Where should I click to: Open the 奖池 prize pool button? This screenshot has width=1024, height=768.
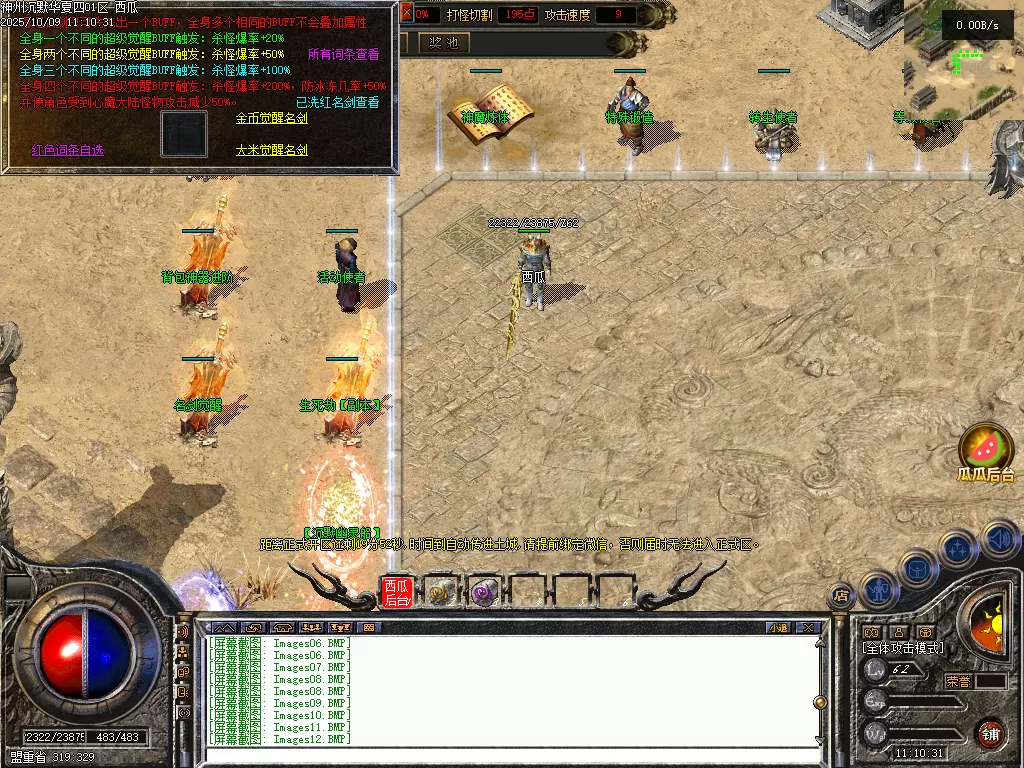tap(443, 42)
